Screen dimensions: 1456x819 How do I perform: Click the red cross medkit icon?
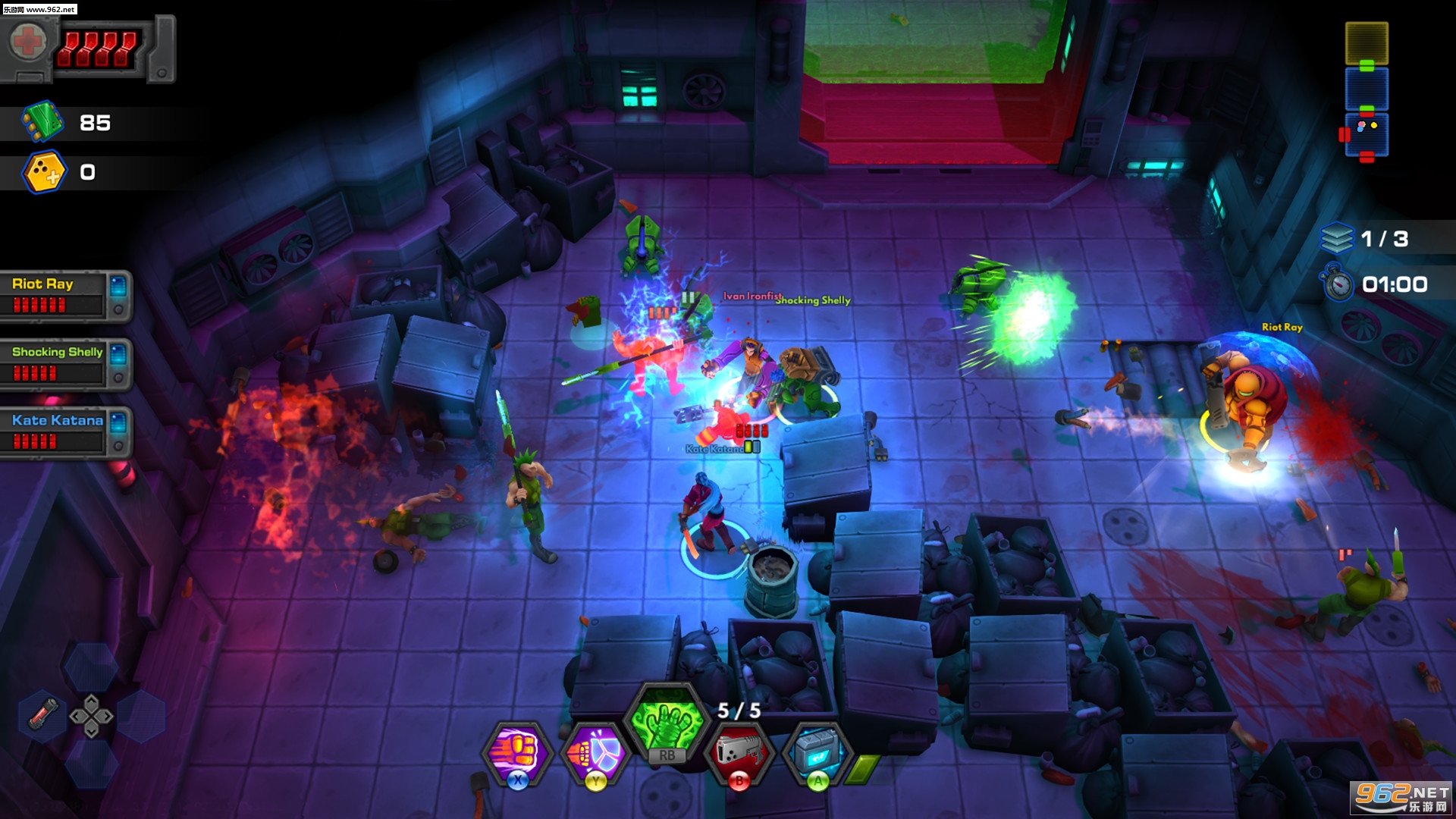28,42
